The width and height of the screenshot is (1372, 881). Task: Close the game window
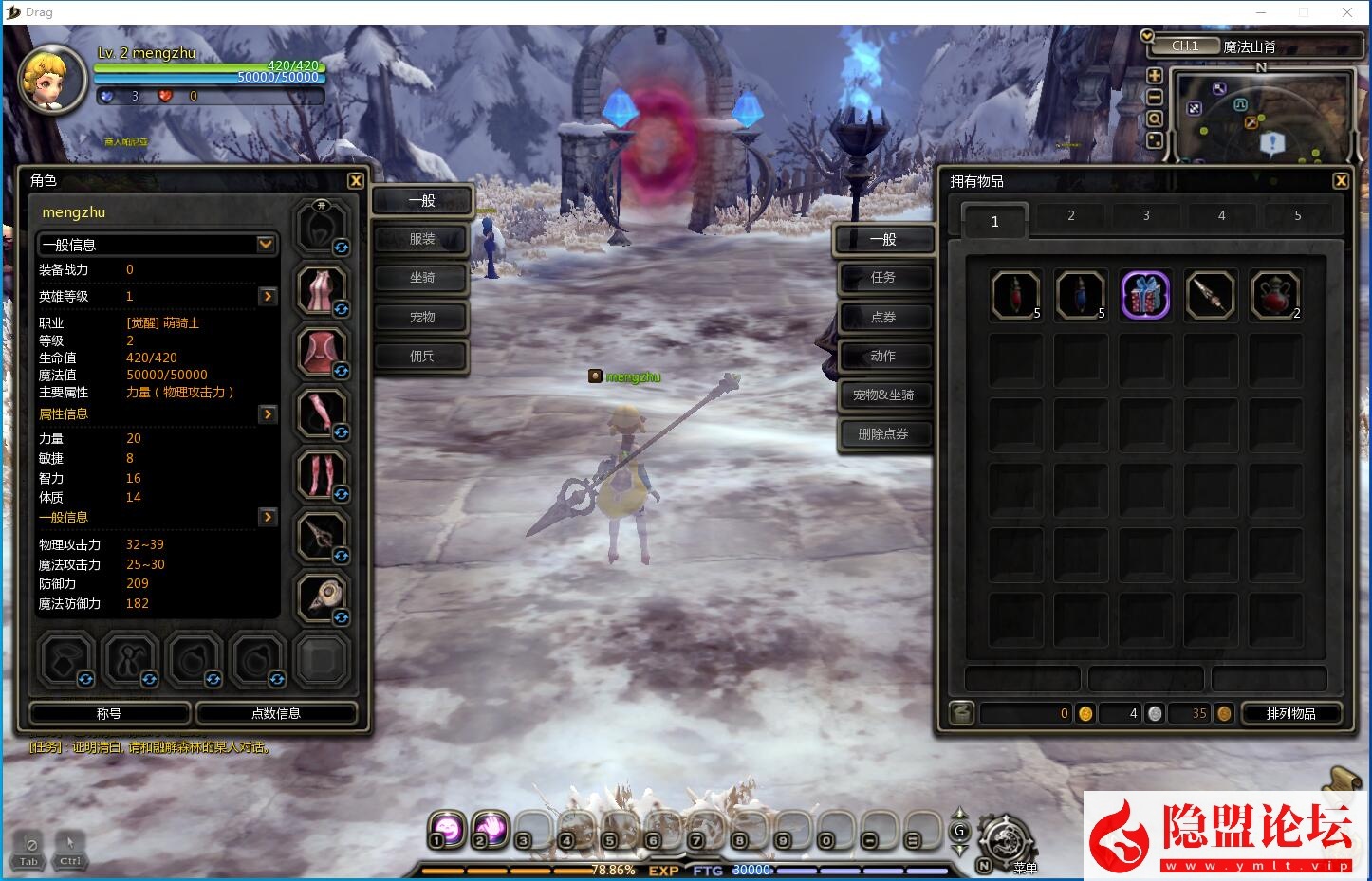point(1347,12)
